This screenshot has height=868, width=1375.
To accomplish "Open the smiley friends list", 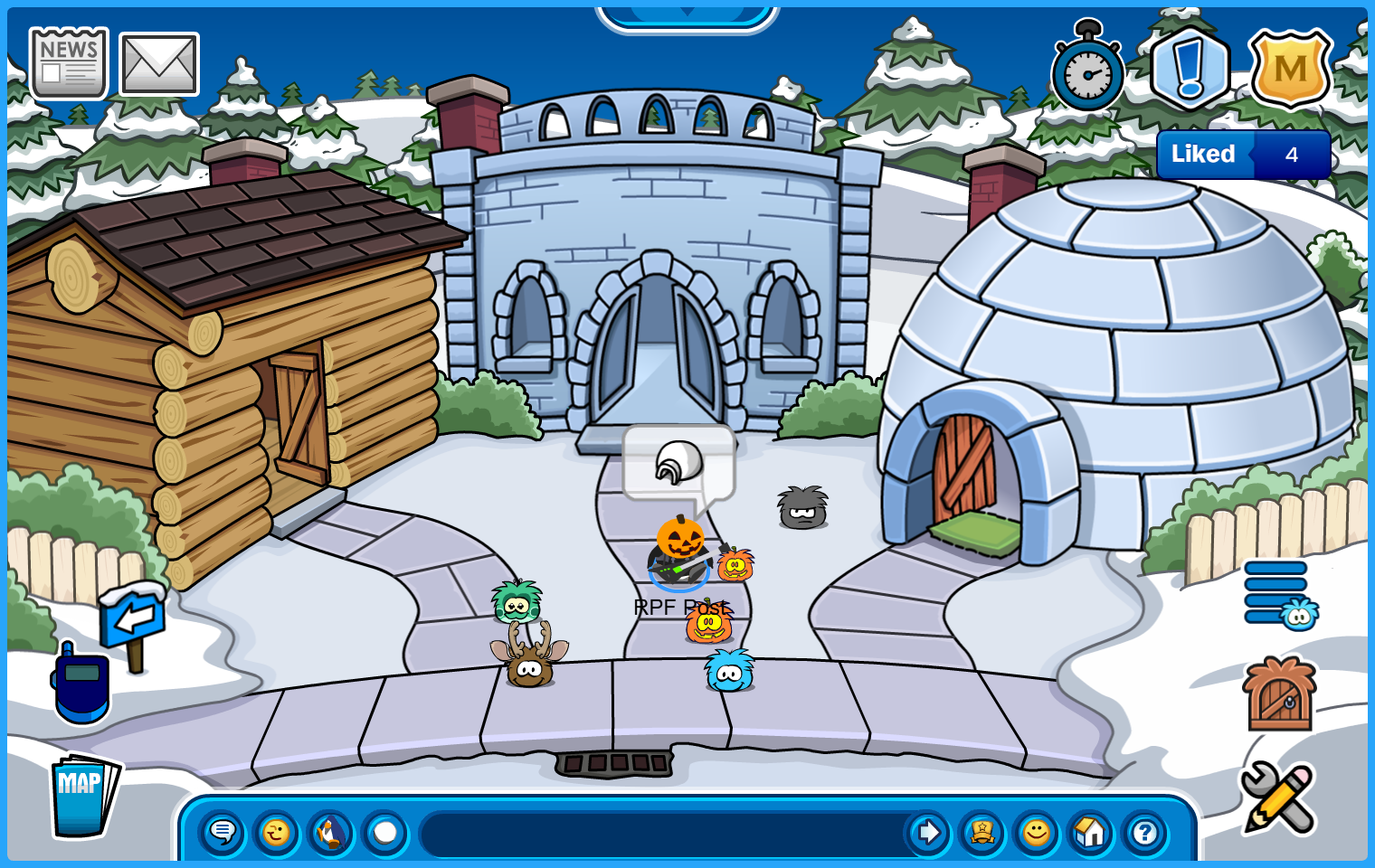I will click(x=1037, y=832).
